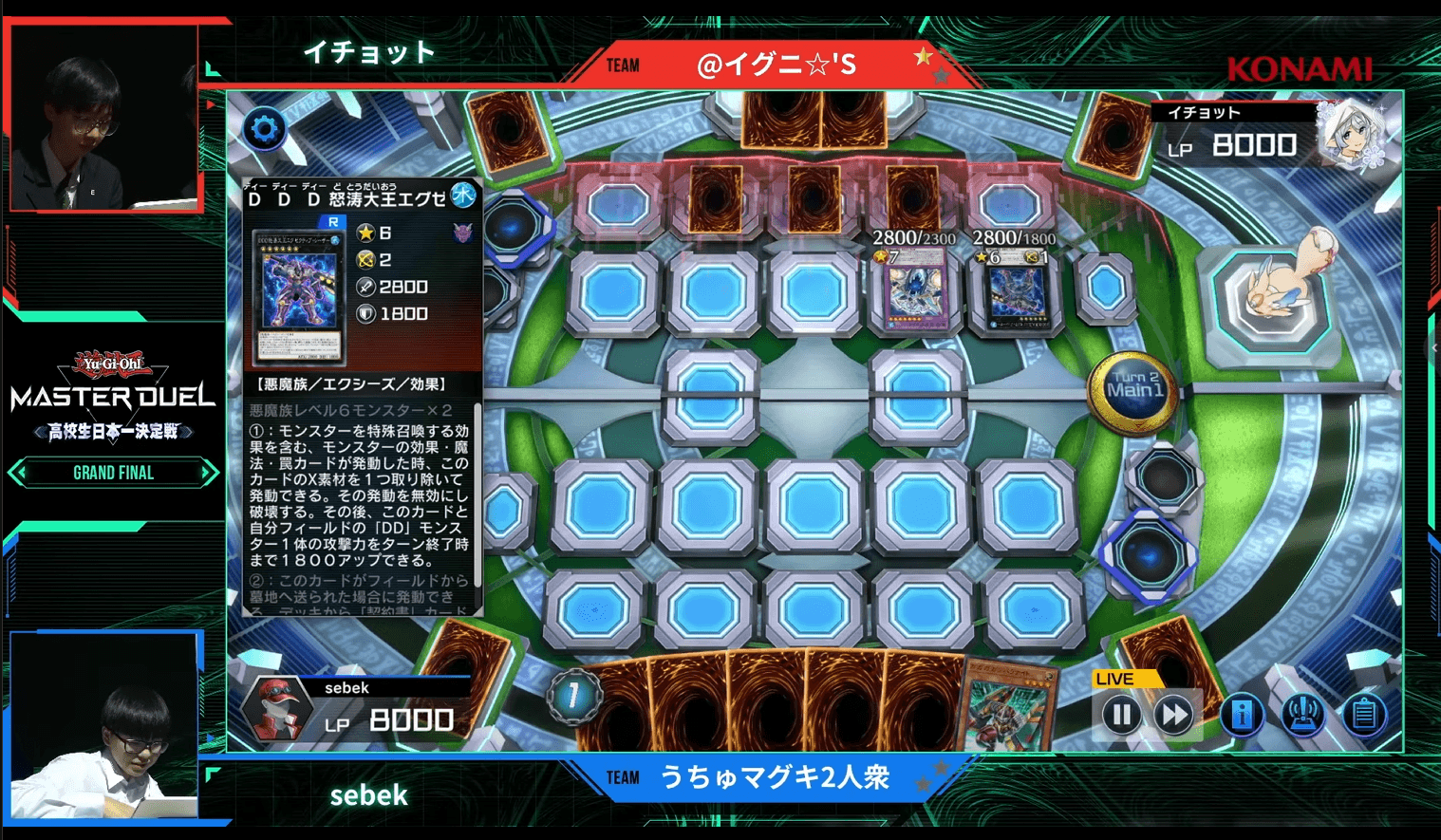Pause the live duel playback

(x=1121, y=715)
